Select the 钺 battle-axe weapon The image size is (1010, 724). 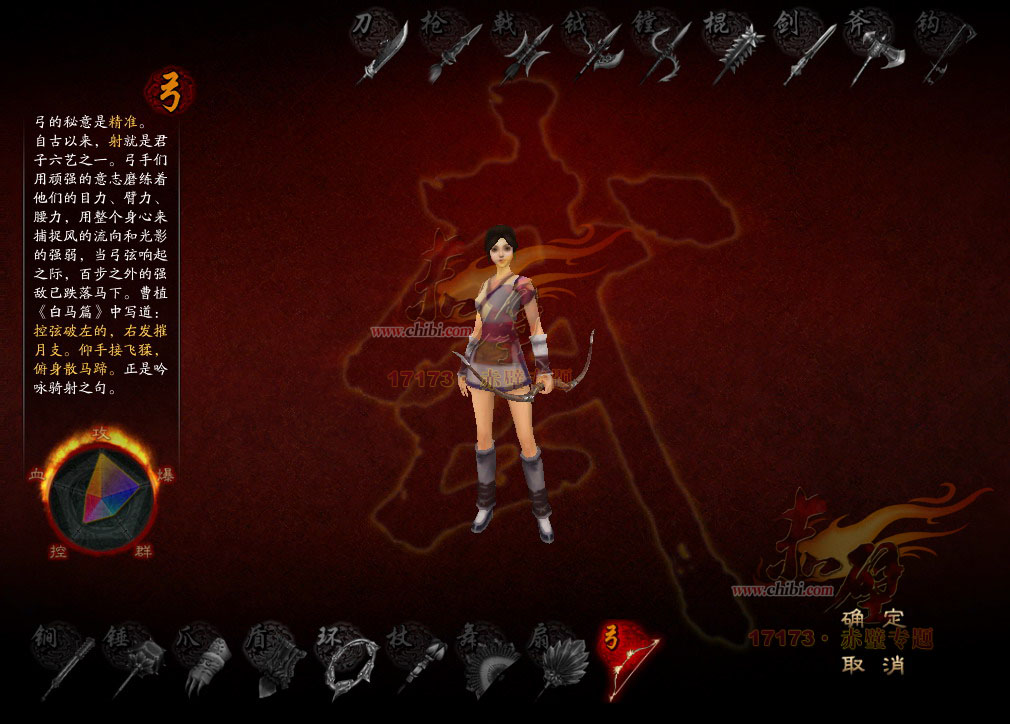click(593, 47)
